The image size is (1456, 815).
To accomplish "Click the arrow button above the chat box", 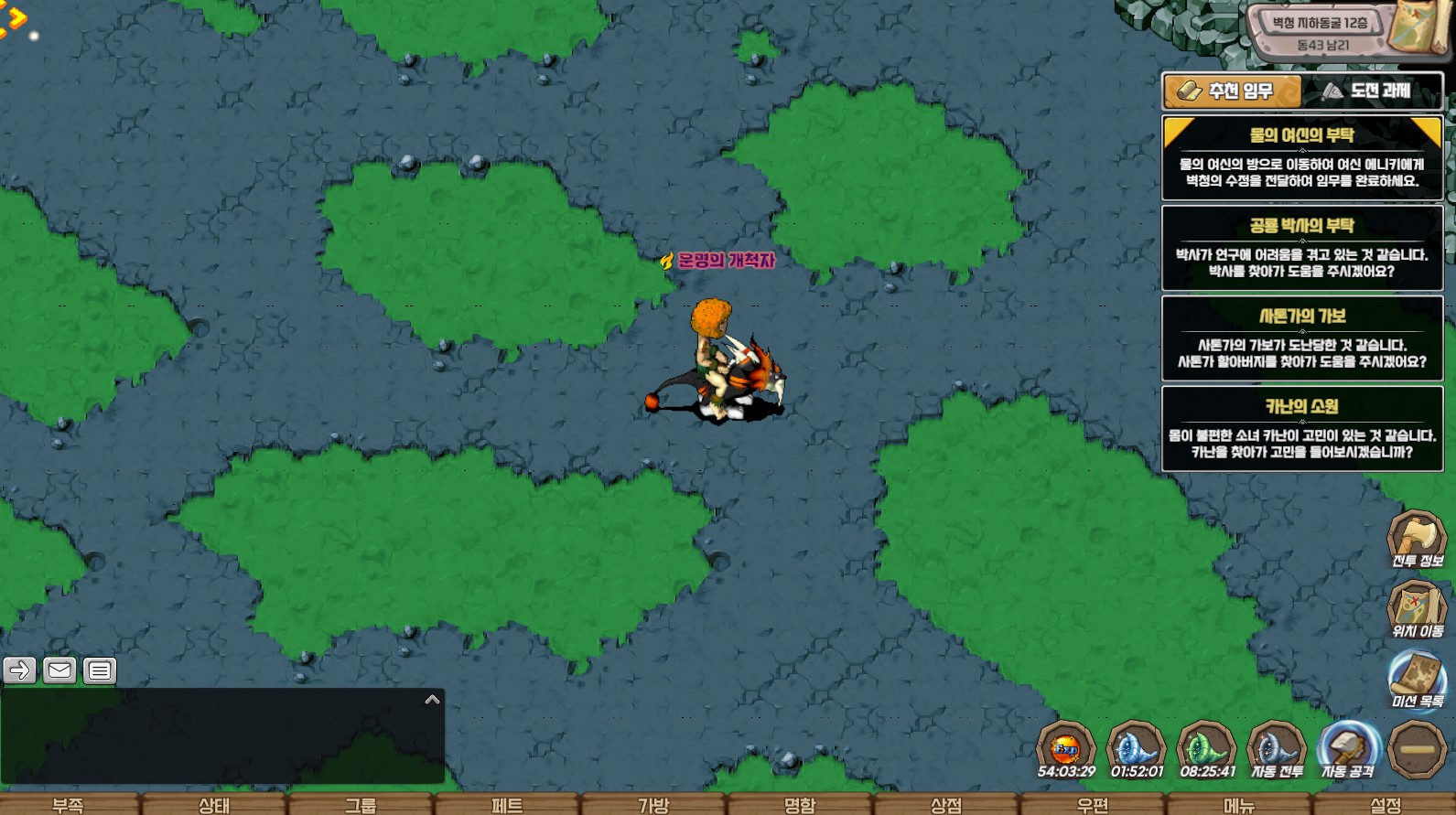I will click(19, 670).
